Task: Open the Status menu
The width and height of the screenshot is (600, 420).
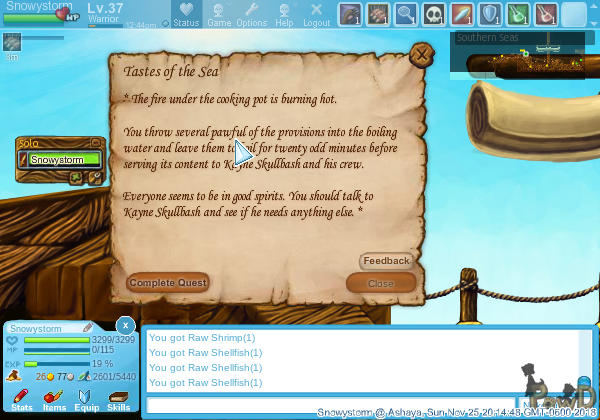Action: click(184, 14)
